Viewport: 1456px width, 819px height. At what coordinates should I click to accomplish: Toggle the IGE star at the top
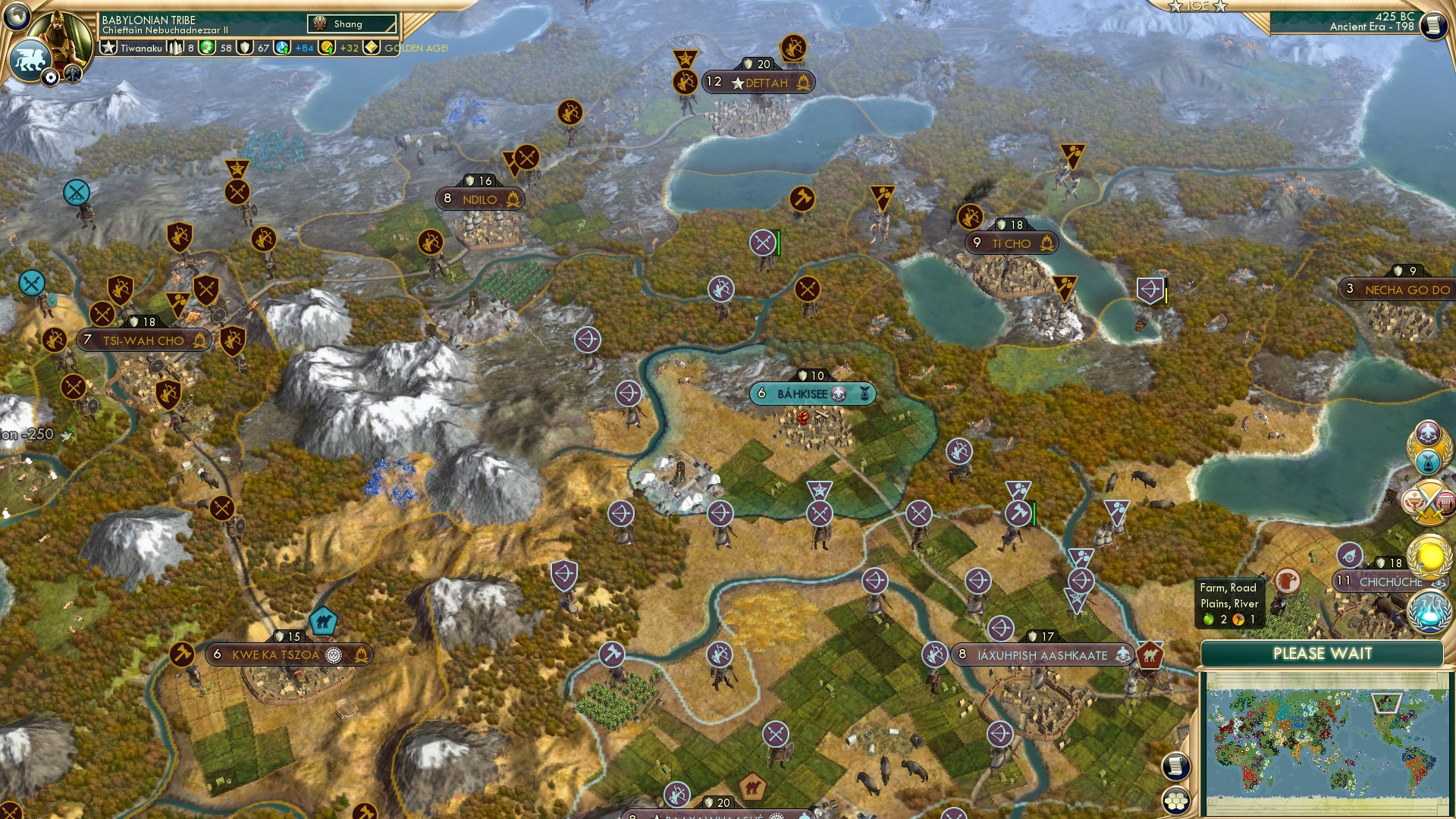pyautogui.click(x=1175, y=7)
